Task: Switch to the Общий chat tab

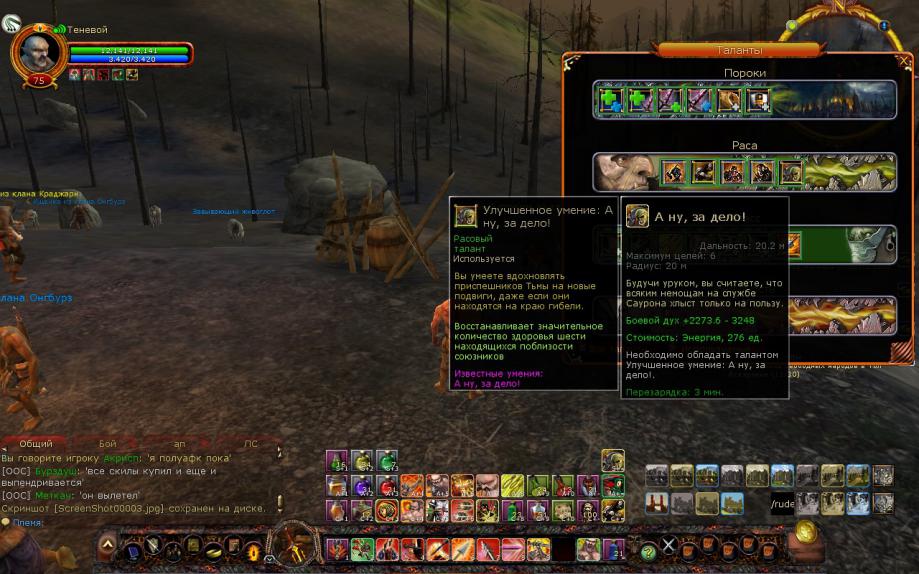Action: coord(37,443)
